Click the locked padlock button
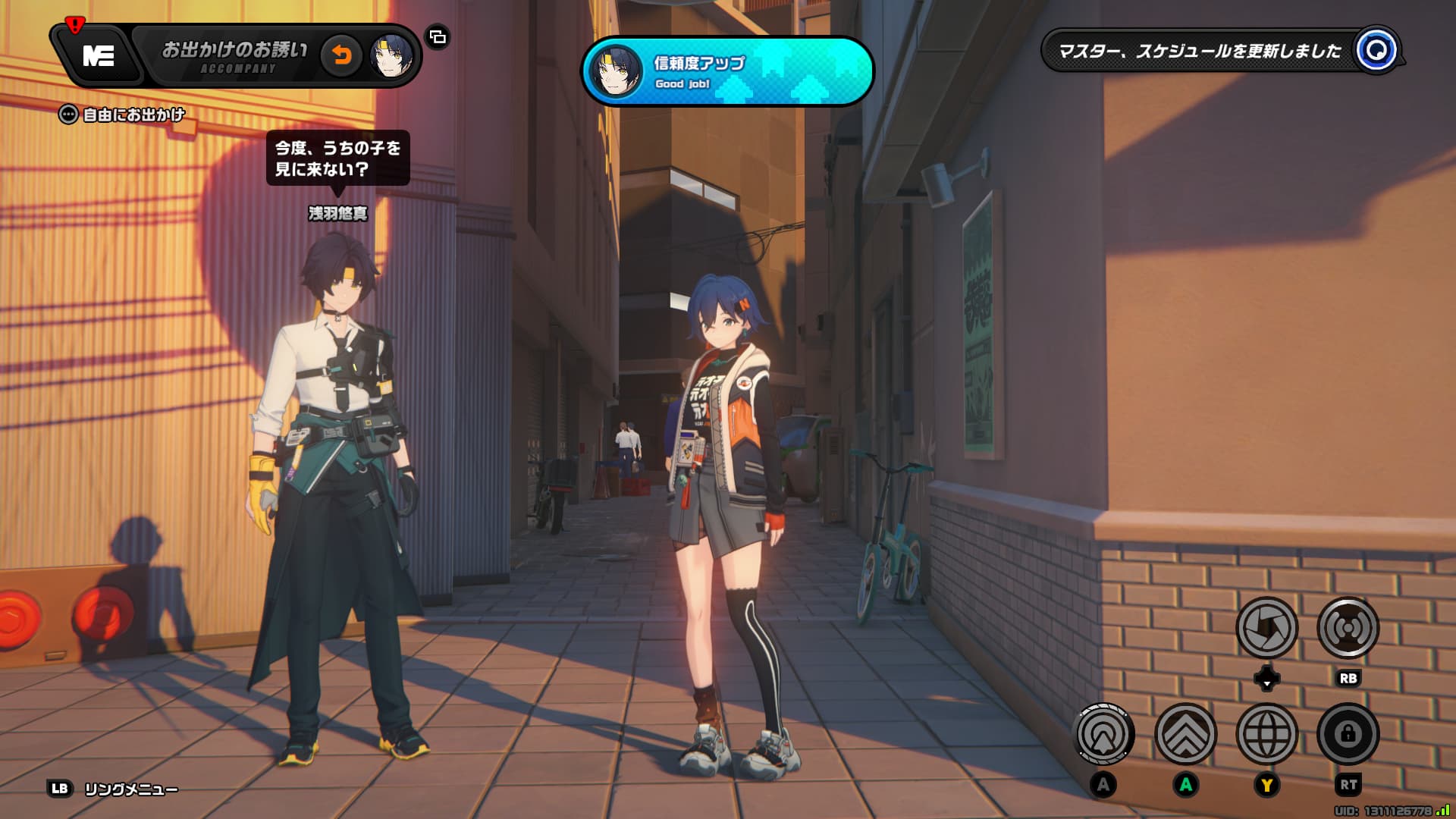This screenshot has width=1456, height=819. pyautogui.click(x=1348, y=734)
